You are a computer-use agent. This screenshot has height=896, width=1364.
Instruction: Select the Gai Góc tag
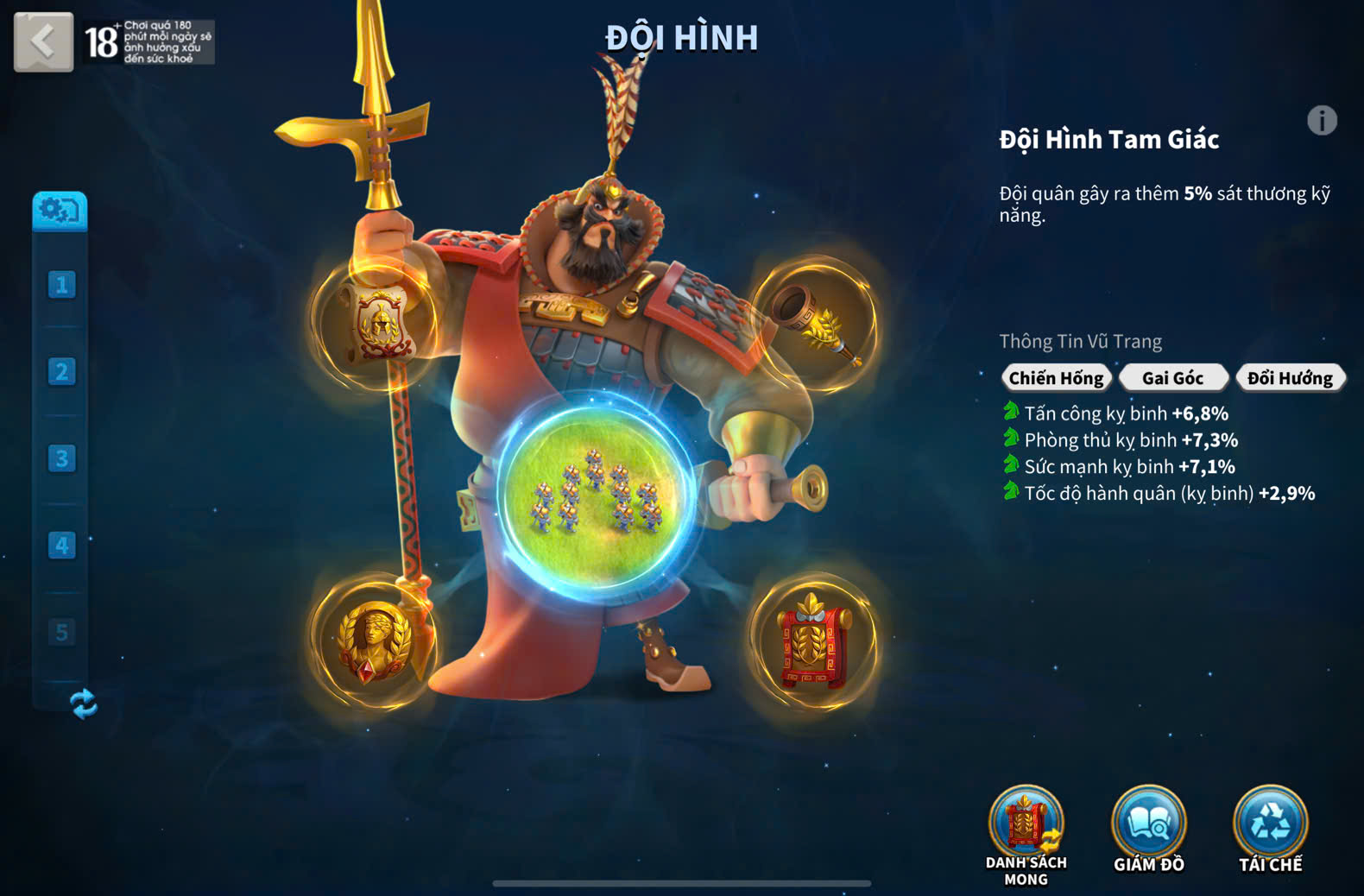(x=1172, y=378)
